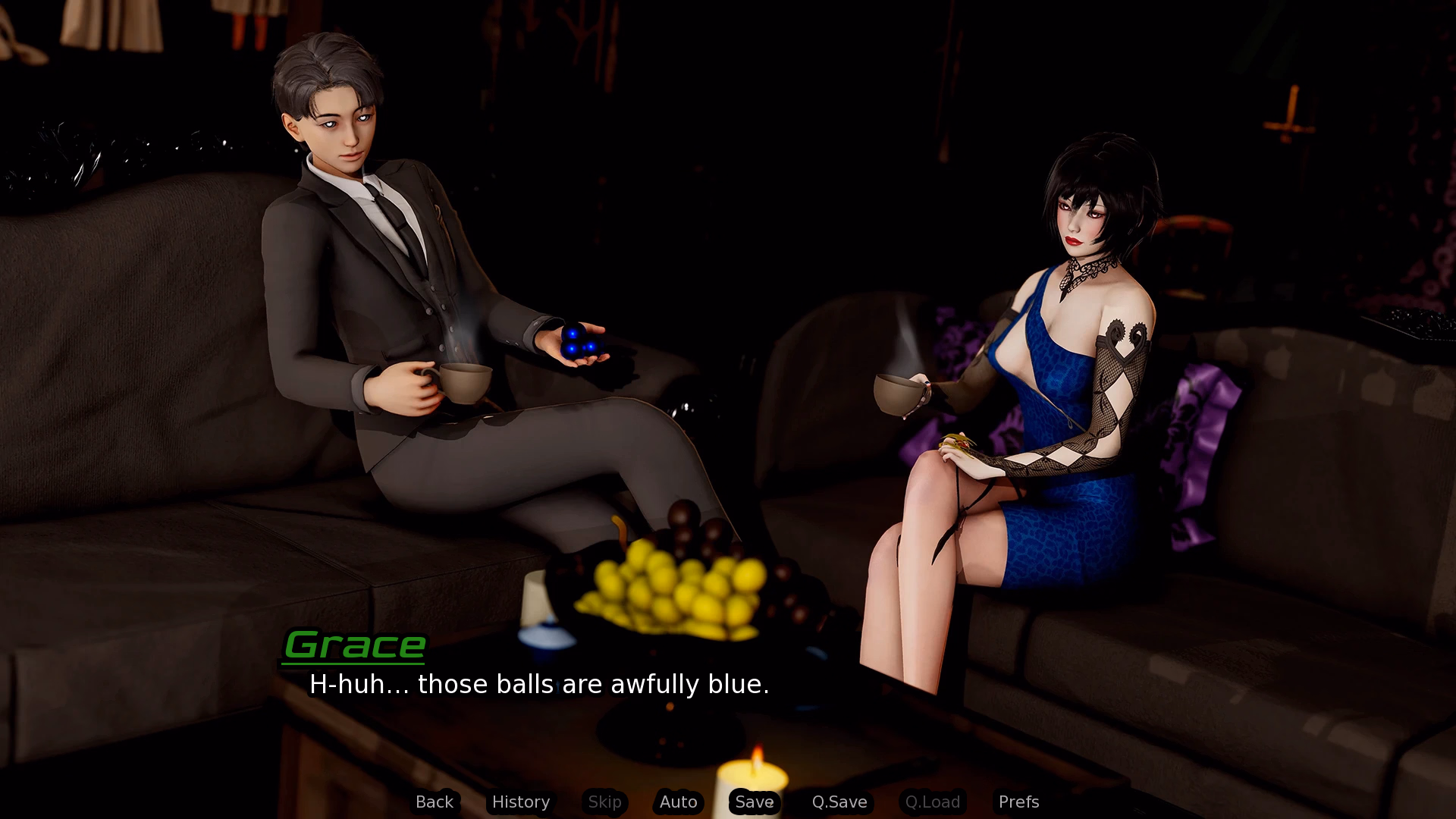This screenshot has width=1456, height=819.
Task: Open the Prefs settings screen
Action: 1018,802
